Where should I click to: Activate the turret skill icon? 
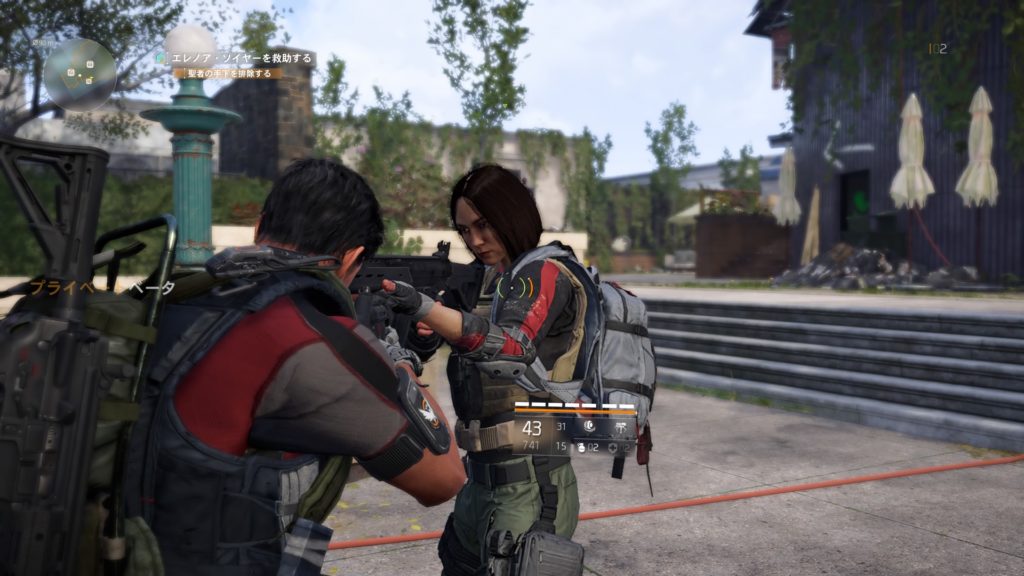(x=620, y=426)
